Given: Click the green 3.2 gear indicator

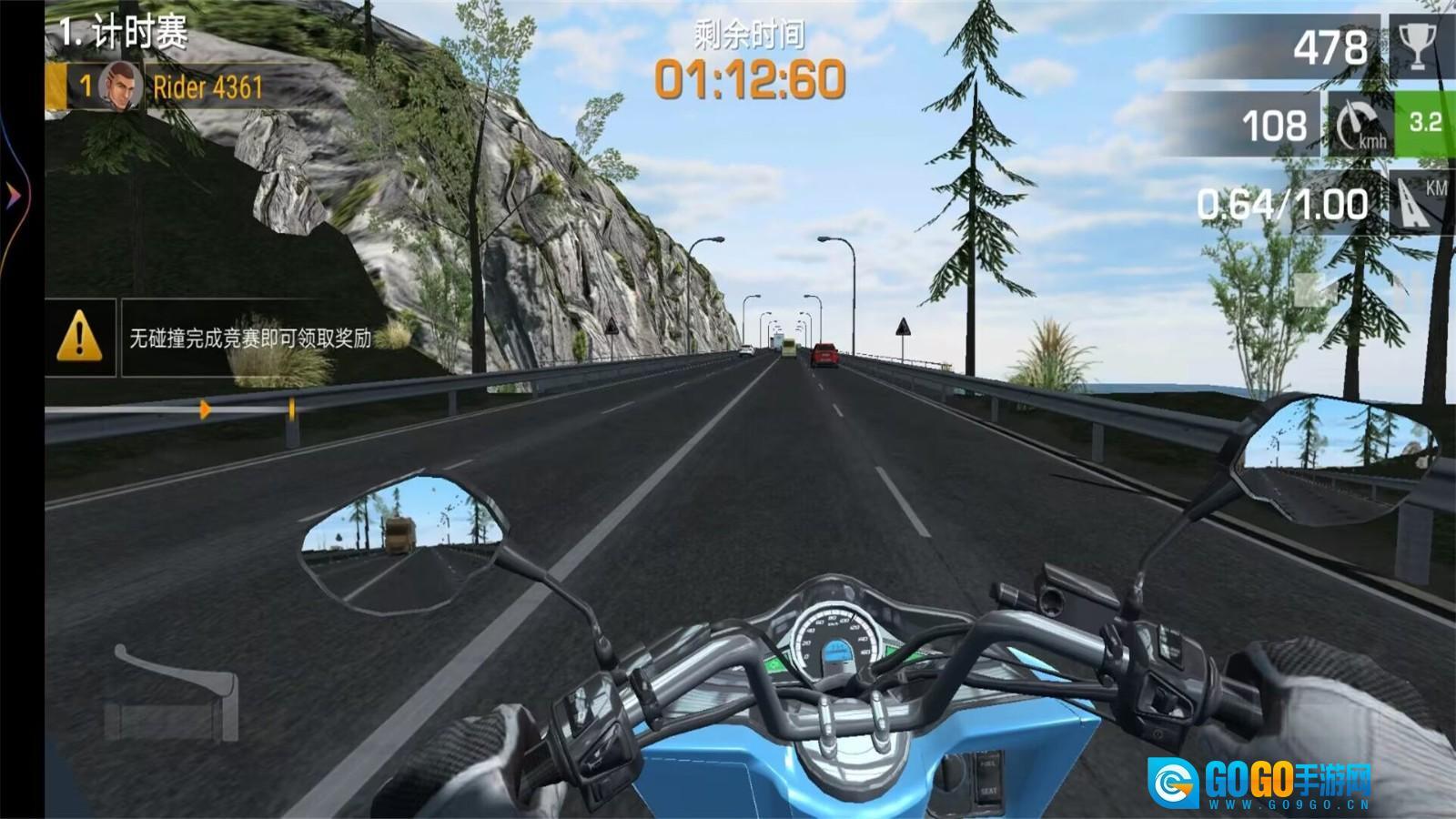Looking at the screenshot, I should pos(1424,124).
